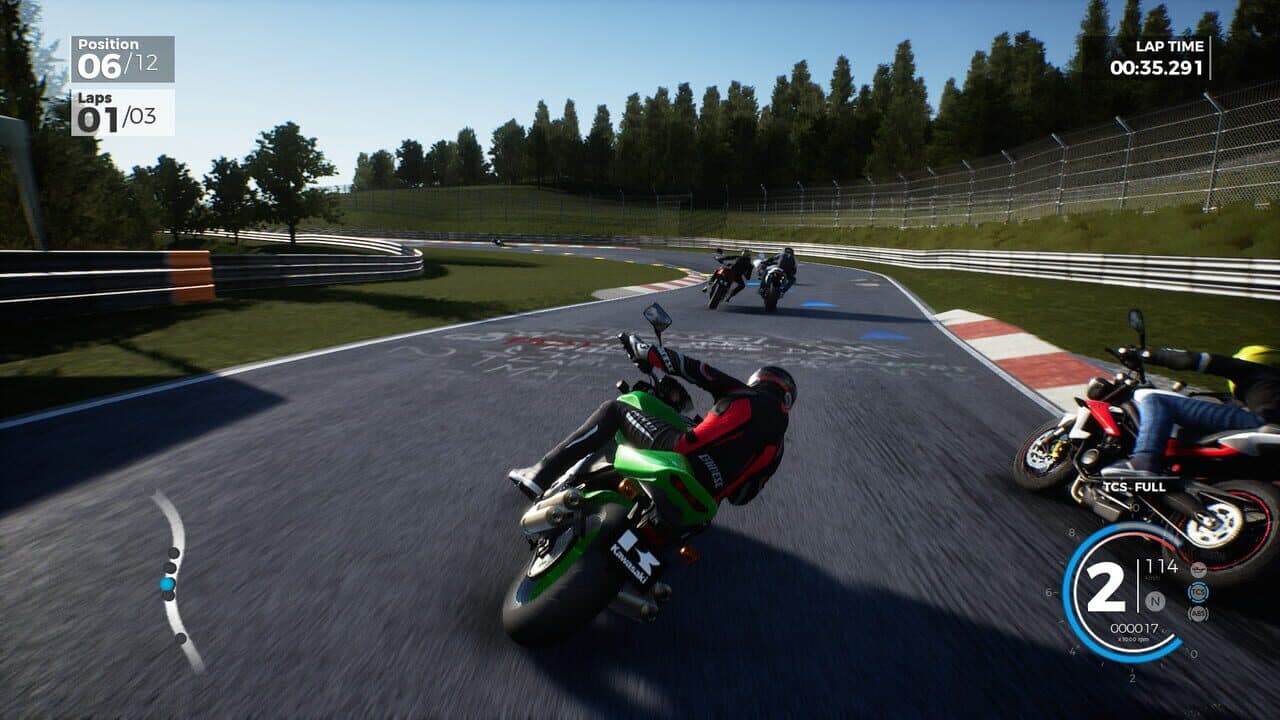Viewport: 1280px width, 720px height.
Task: Click the odometer showing 000017
Action: tap(1134, 627)
